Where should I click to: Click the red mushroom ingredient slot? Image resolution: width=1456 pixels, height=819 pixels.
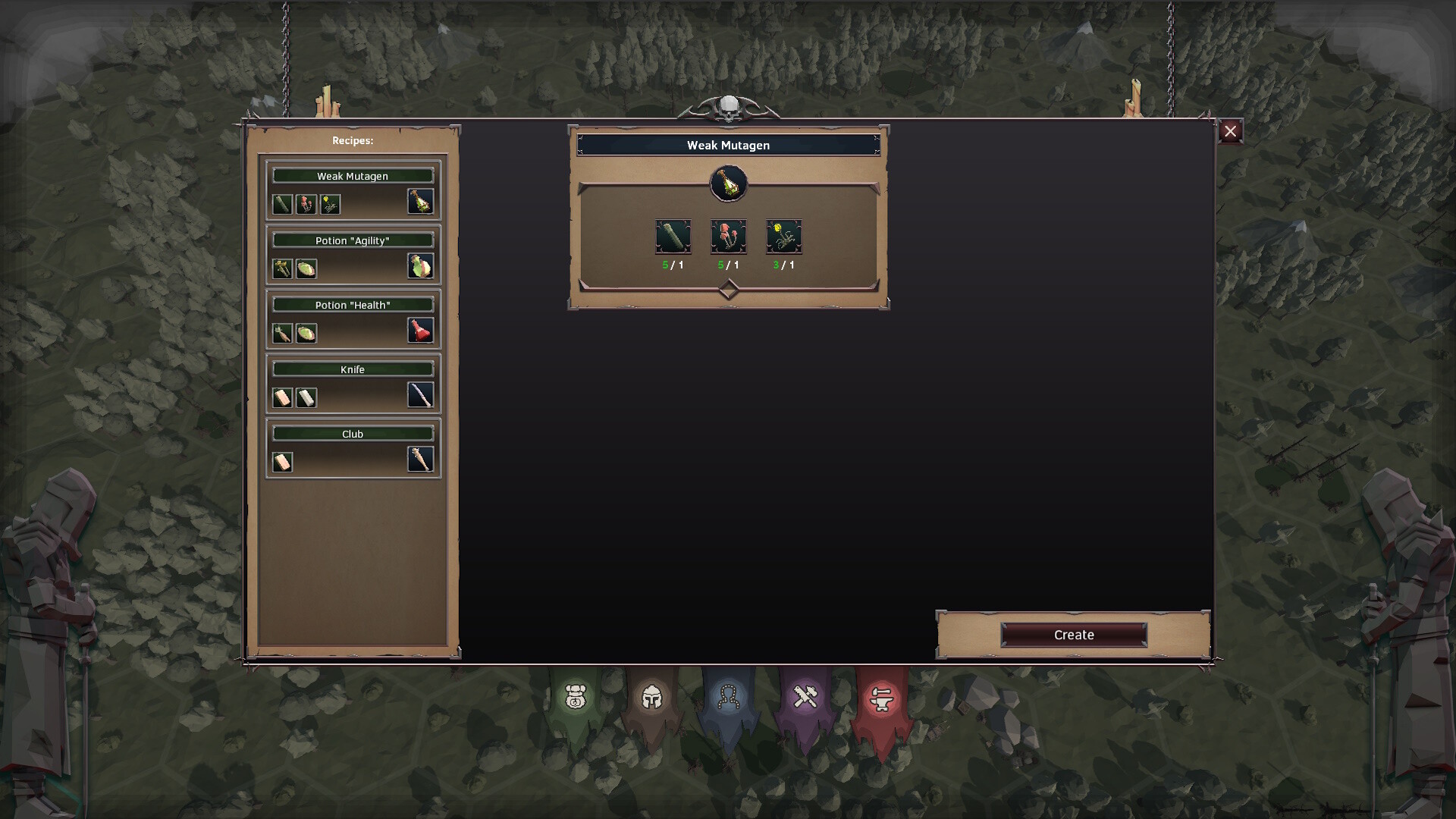728,237
